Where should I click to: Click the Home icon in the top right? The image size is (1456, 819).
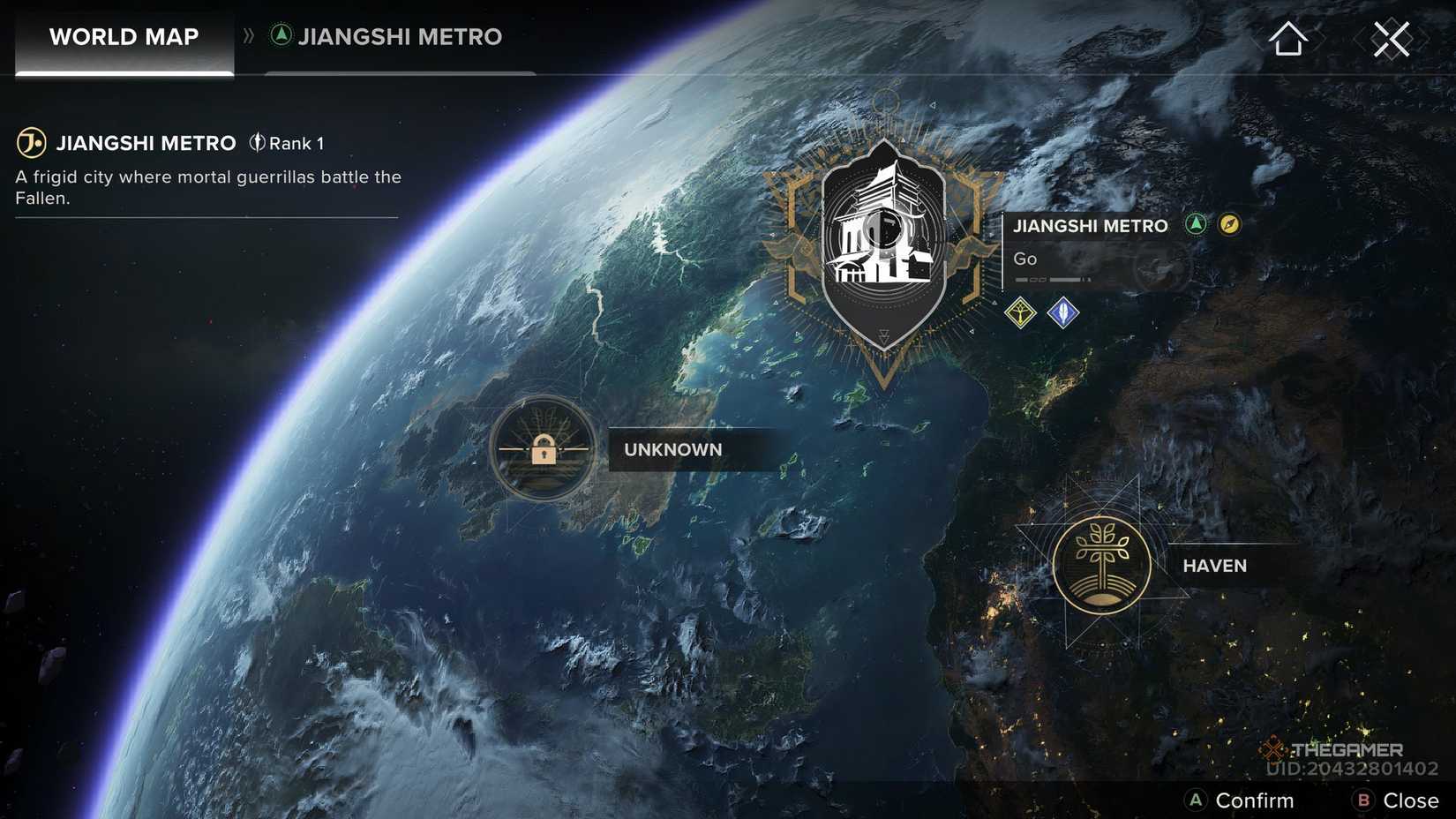click(1287, 37)
